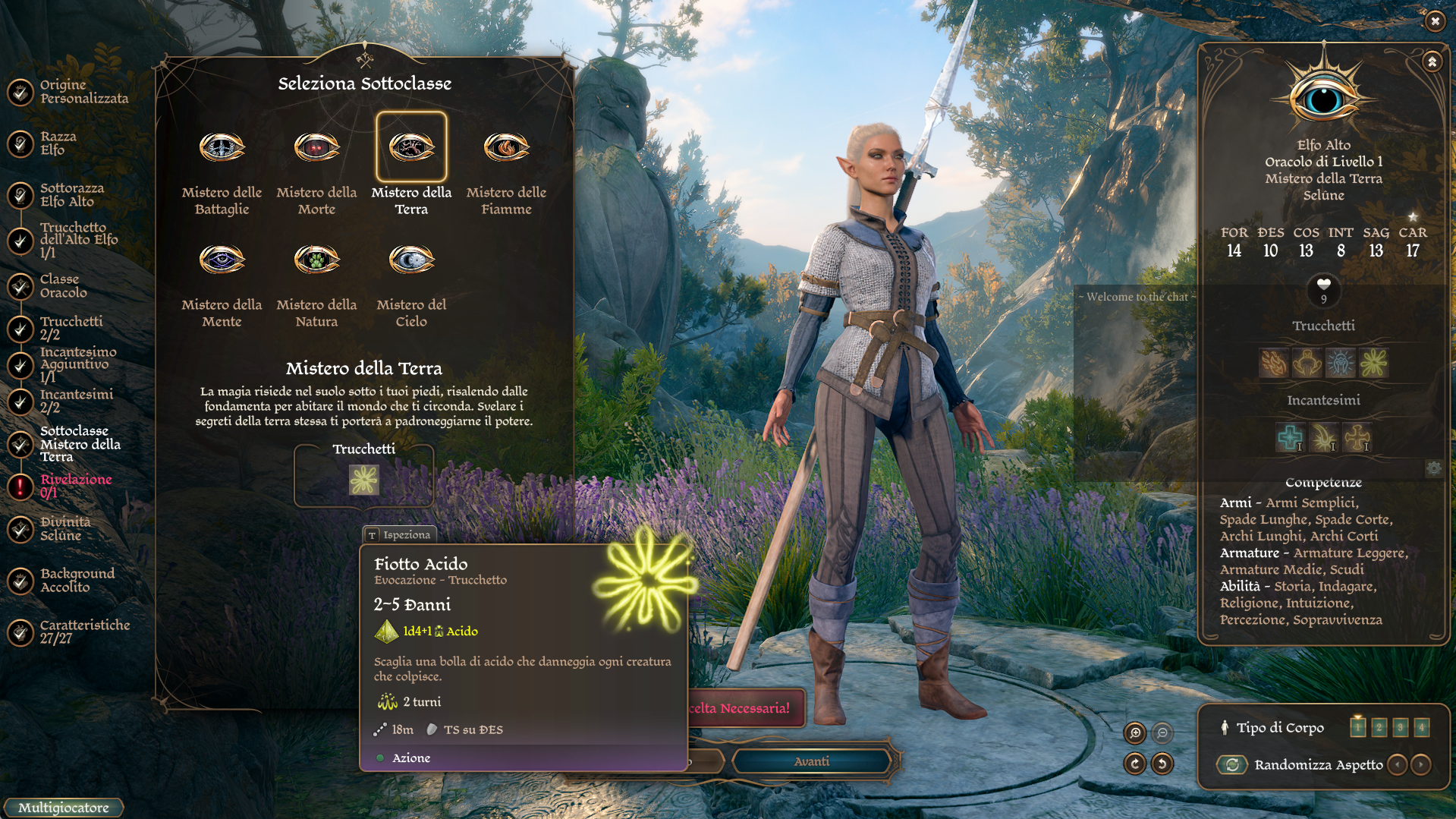
Task: Randomize appearance with Randomizza Aspetto
Action: coord(1233,765)
